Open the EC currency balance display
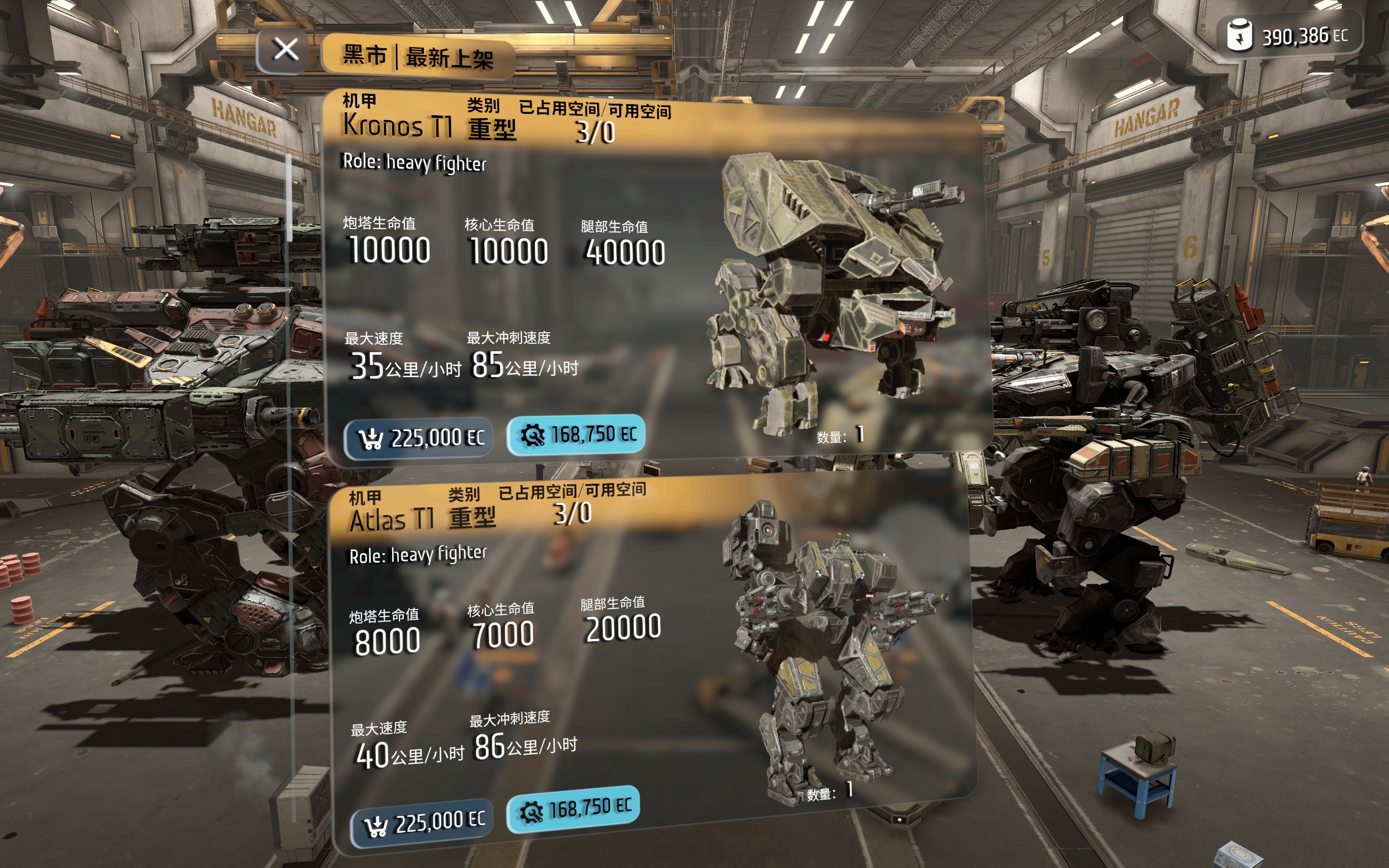The width and height of the screenshot is (1389, 868). tap(1288, 36)
